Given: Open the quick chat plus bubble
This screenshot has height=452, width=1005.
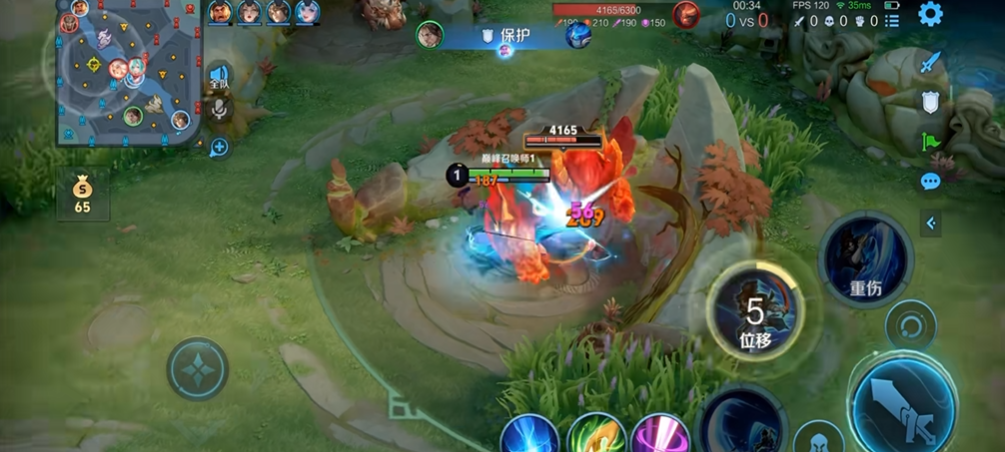Looking at the screenshot, I should coord(218,147).
